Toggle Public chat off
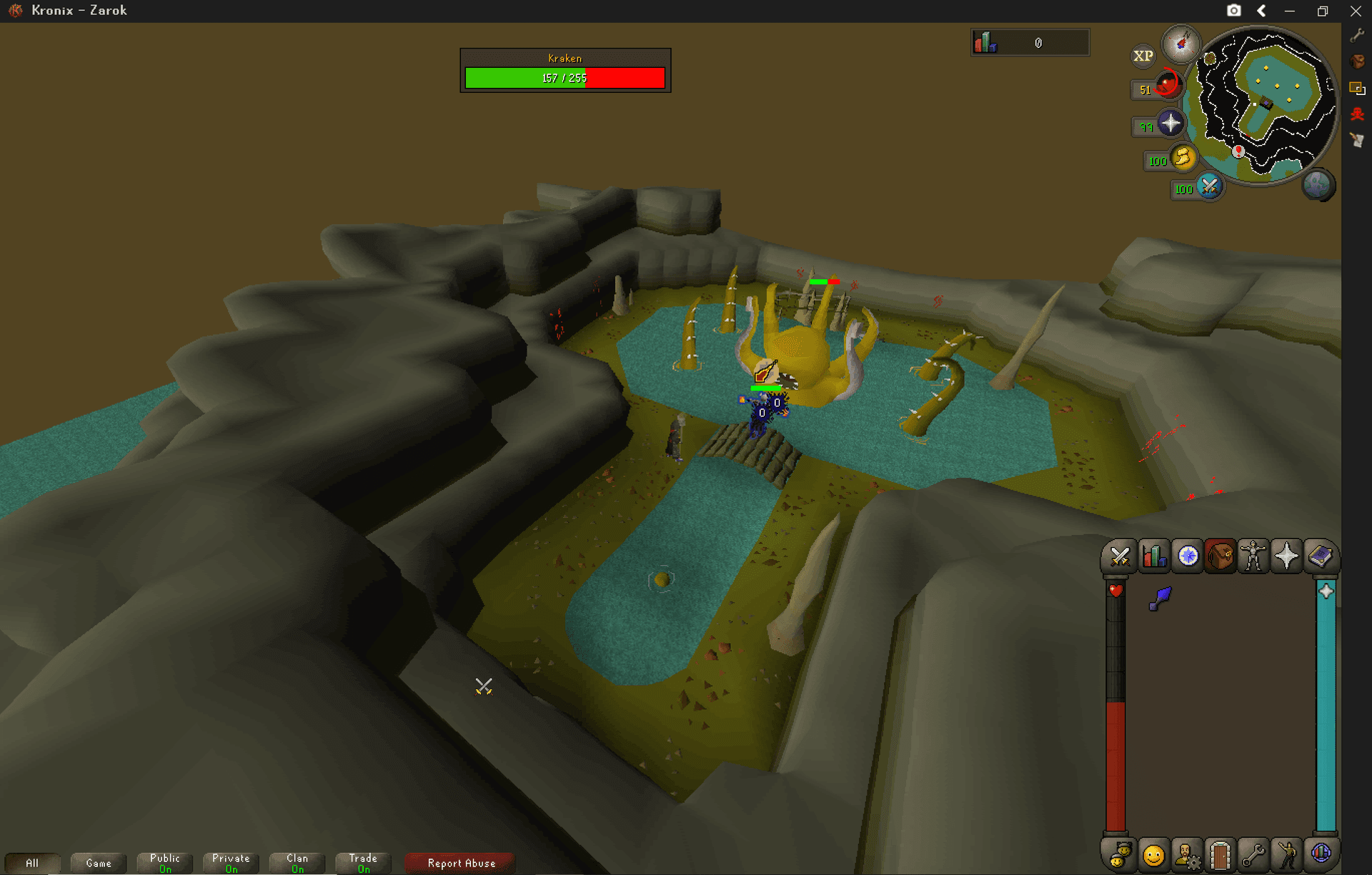This screenshot has width=1372, height=875. tap(164, 862)
